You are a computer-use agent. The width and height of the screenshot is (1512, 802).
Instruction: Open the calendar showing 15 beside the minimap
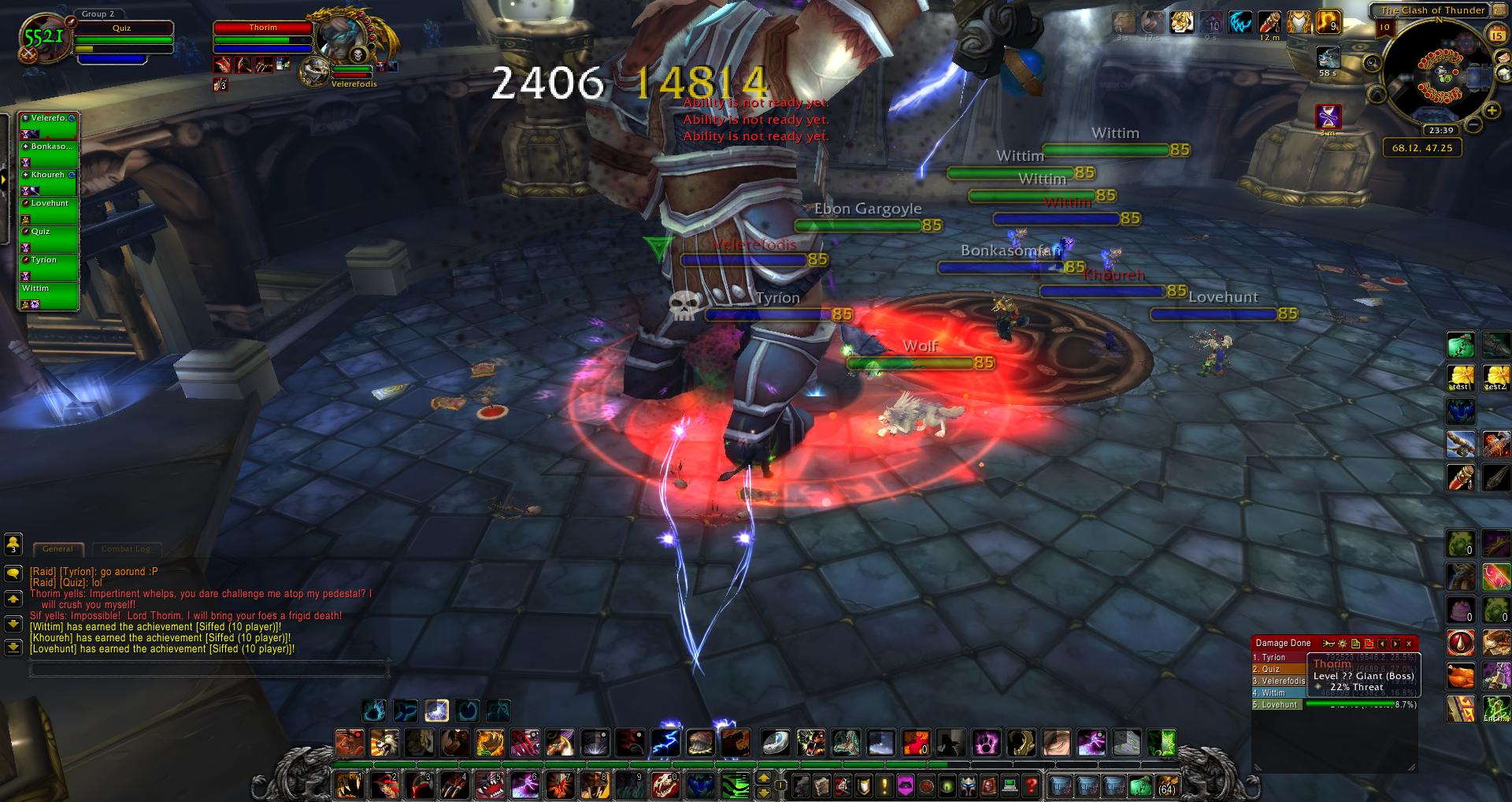pos(1496,35)
